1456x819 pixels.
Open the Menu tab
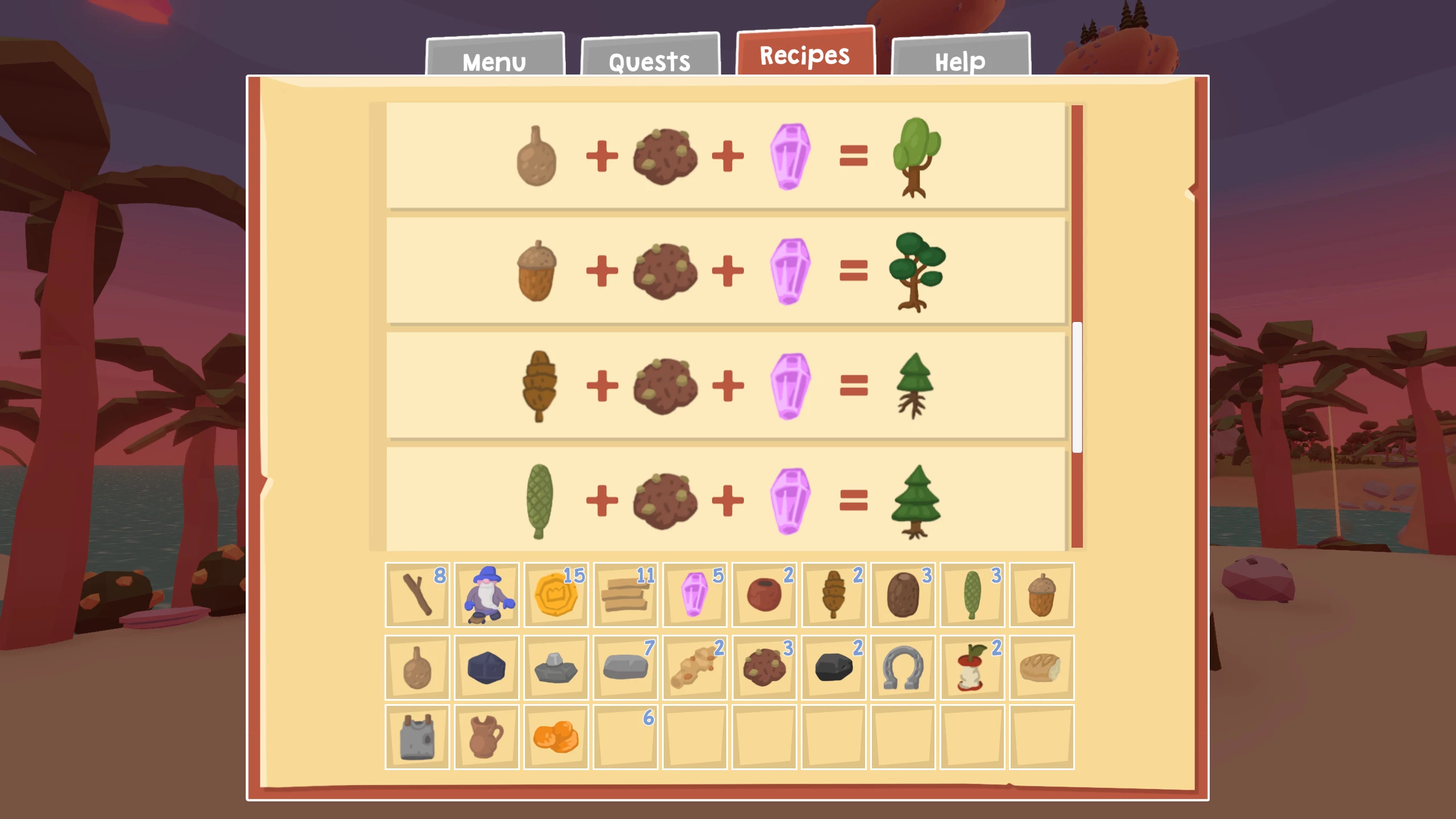click(494, 60)
